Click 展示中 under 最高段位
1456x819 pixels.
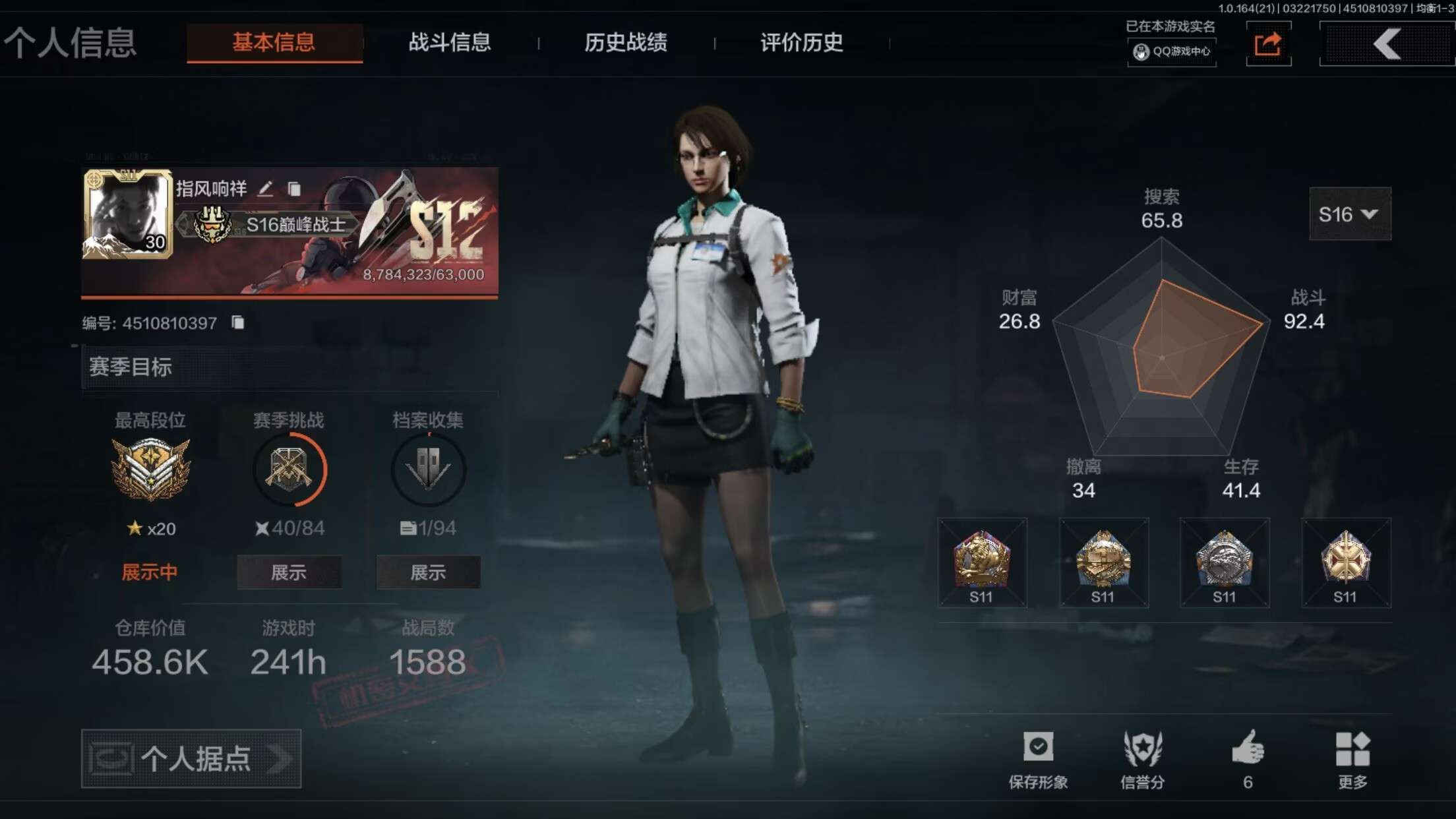point(150,572)
